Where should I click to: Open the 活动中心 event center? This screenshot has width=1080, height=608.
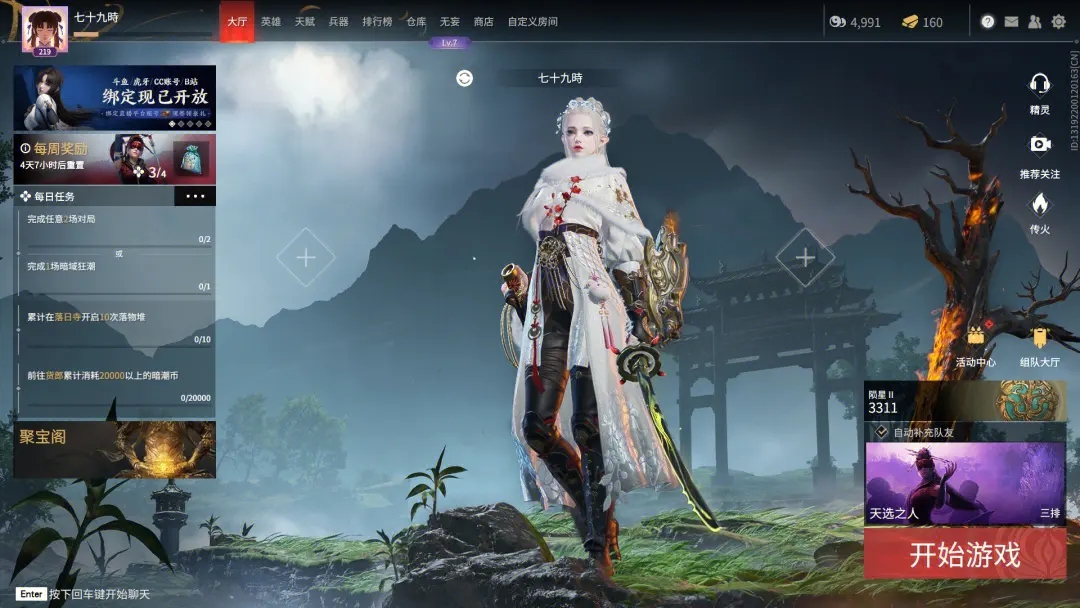(975, 344)
